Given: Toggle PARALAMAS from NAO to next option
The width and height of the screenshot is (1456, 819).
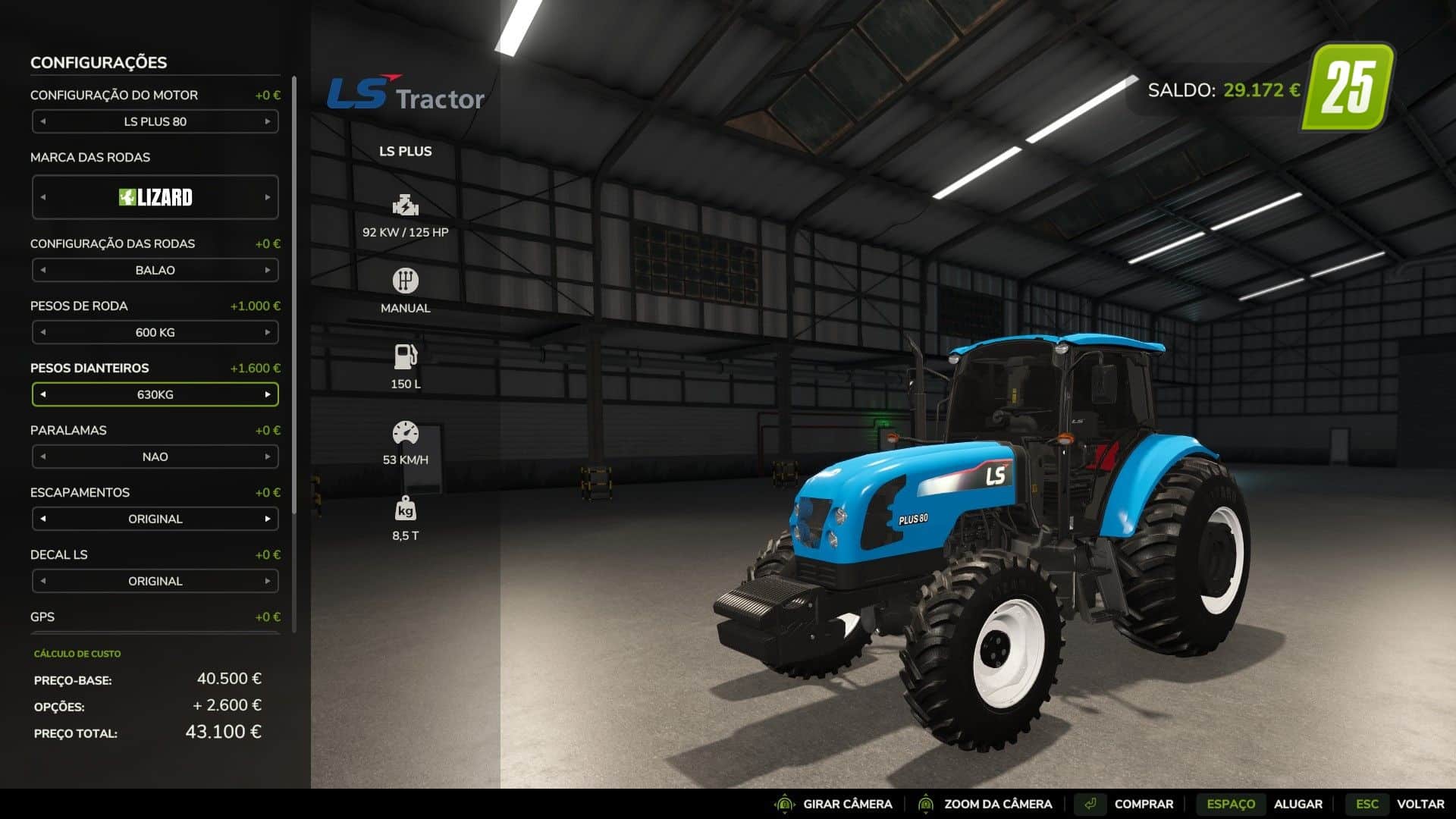Looking at the screenshot, I should 268,457.
